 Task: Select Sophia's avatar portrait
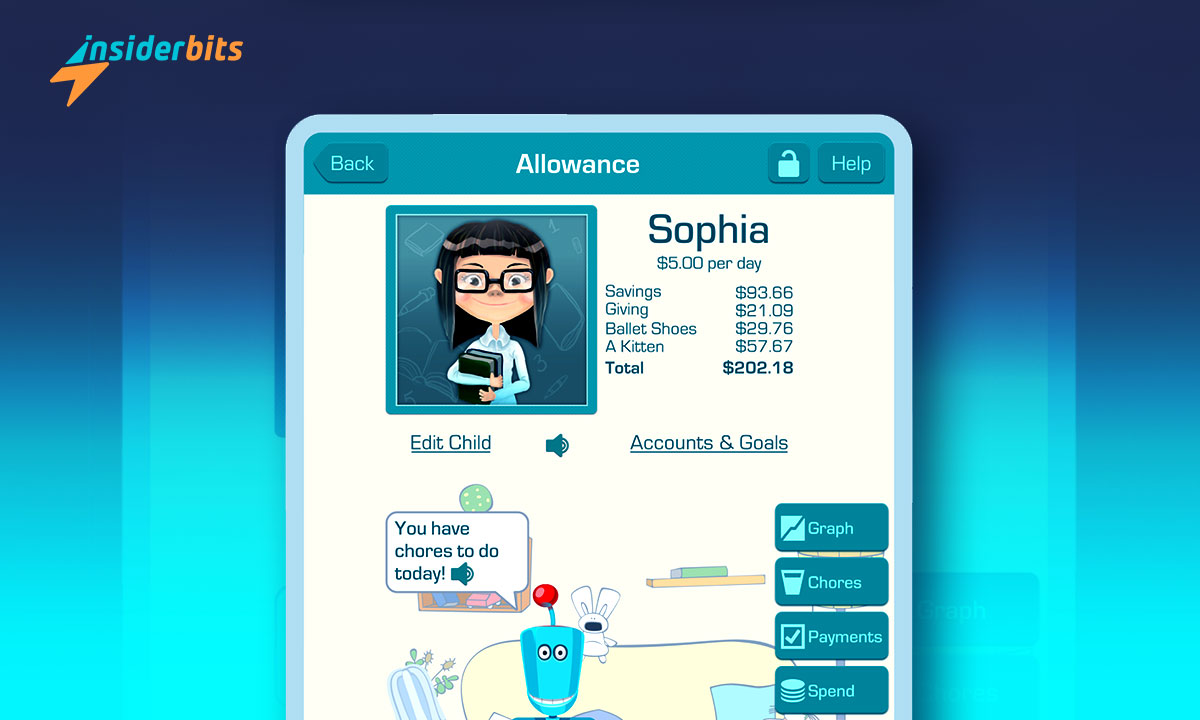coord(491,310)
